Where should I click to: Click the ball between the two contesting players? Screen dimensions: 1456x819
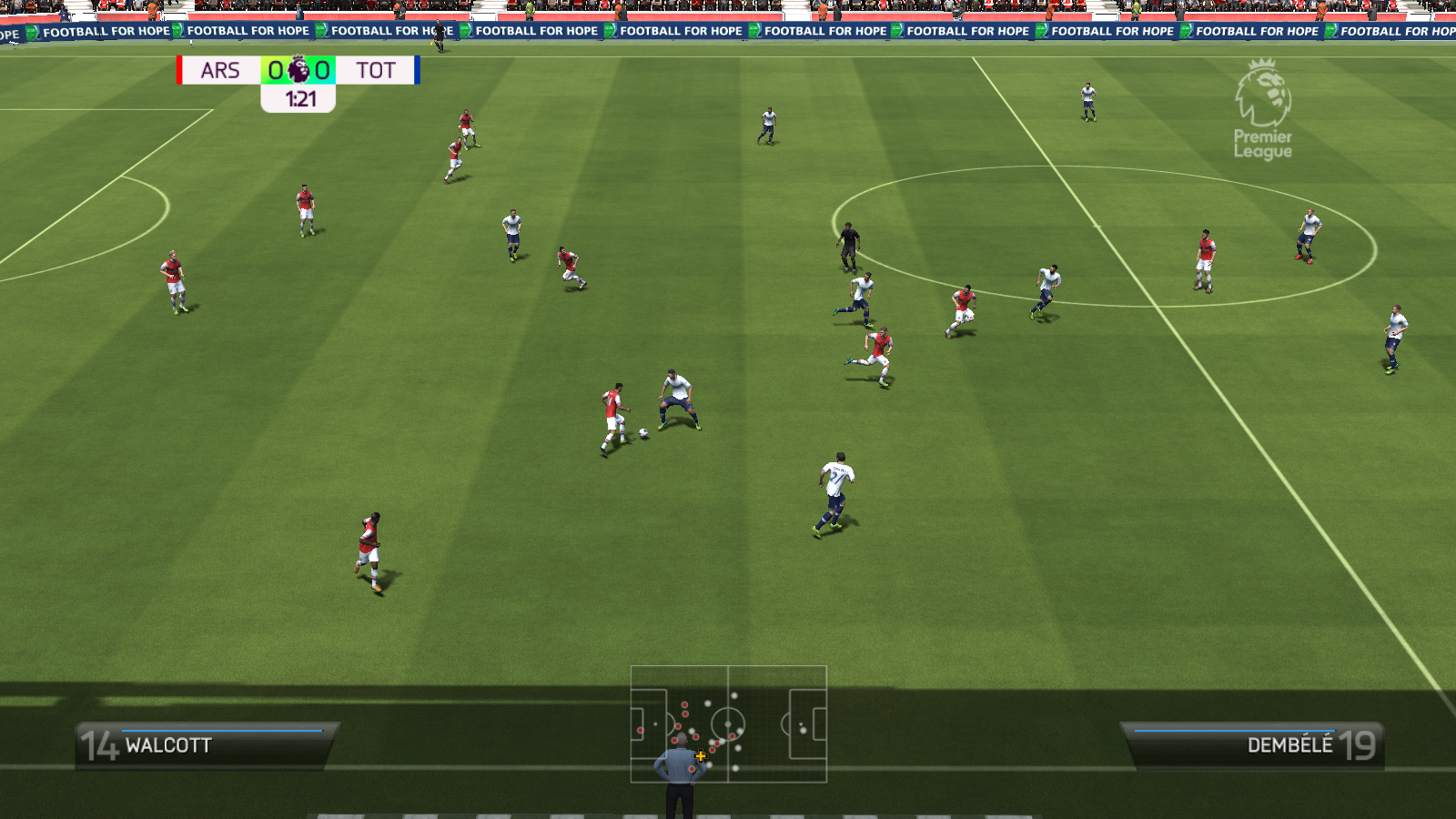(x=642, y=431)
